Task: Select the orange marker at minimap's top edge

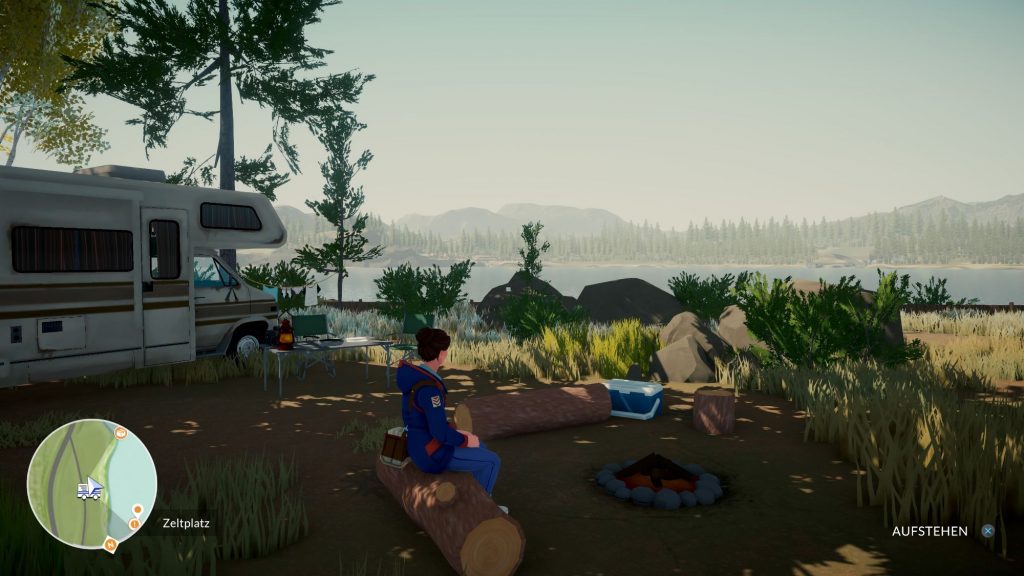Action: point(120,433)
